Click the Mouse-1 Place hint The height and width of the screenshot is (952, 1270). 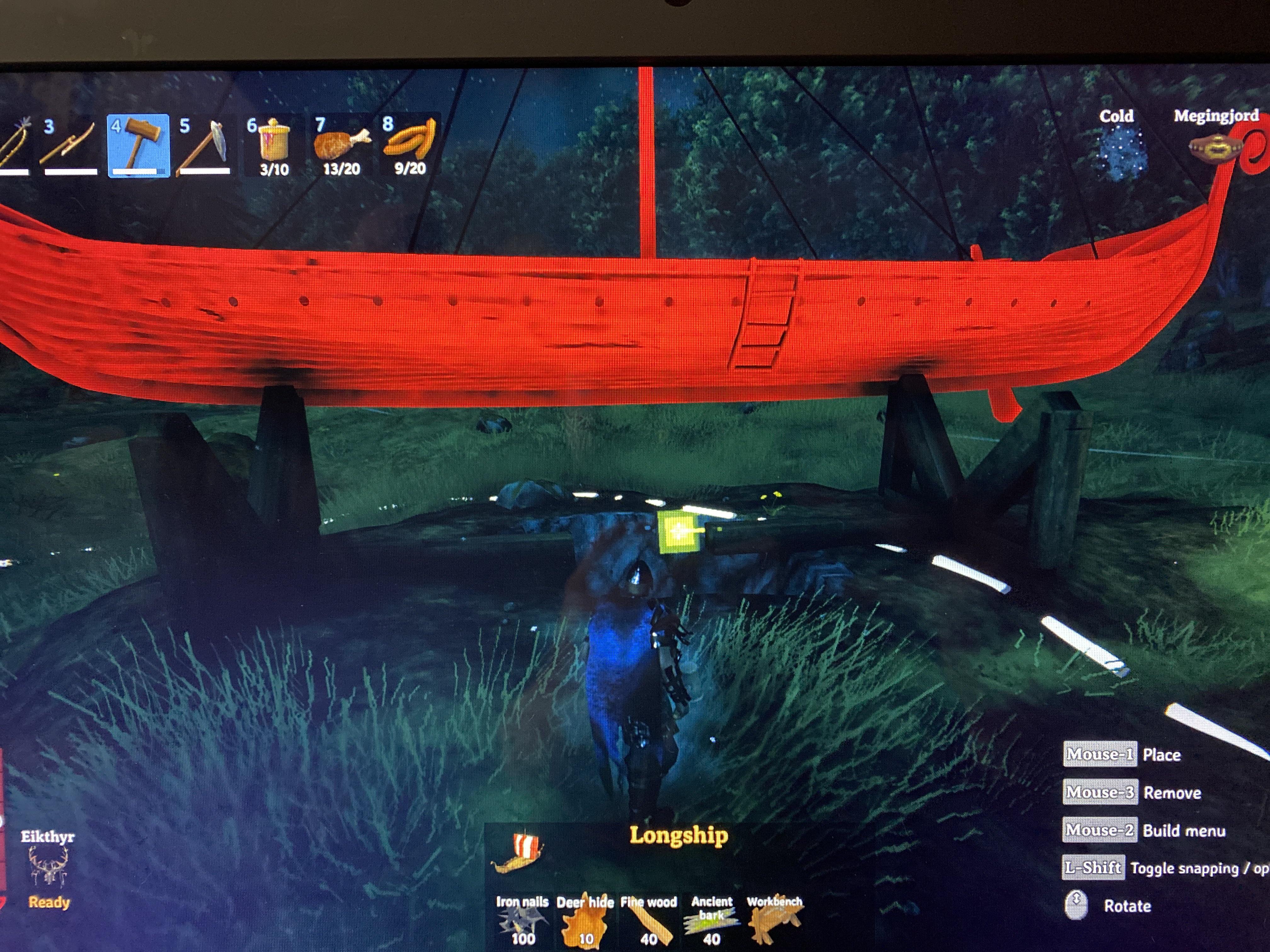(x=1100, y=755)
